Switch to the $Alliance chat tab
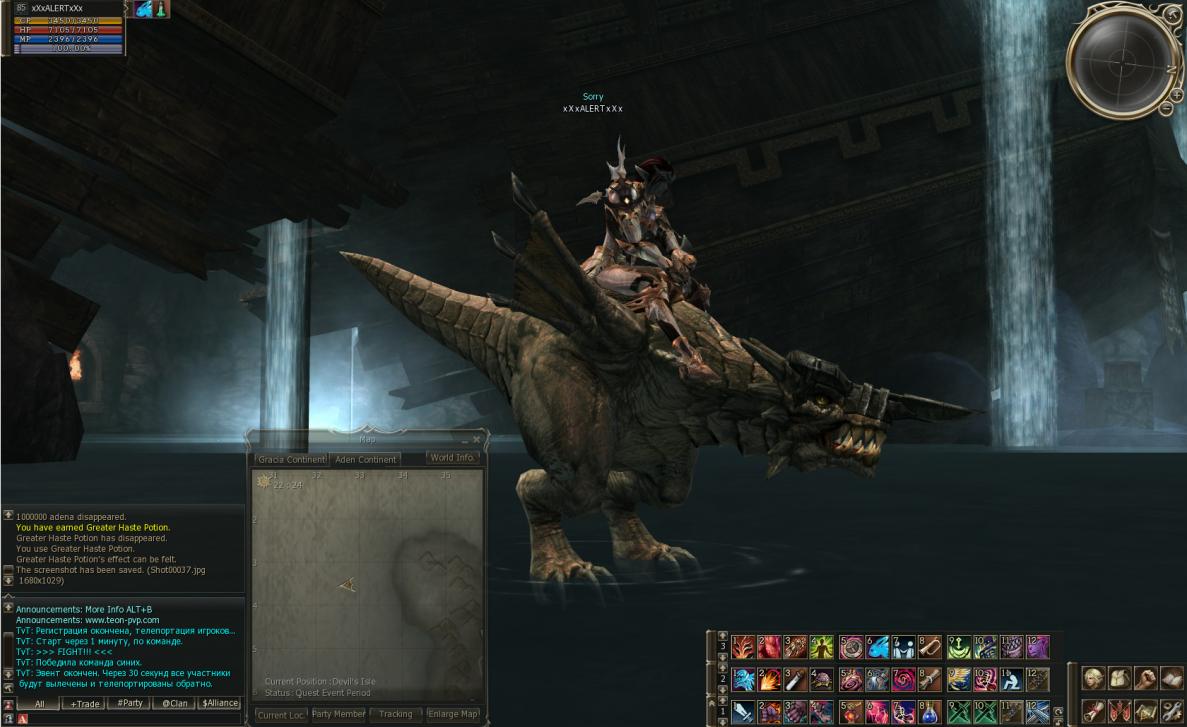 point(219,703)
